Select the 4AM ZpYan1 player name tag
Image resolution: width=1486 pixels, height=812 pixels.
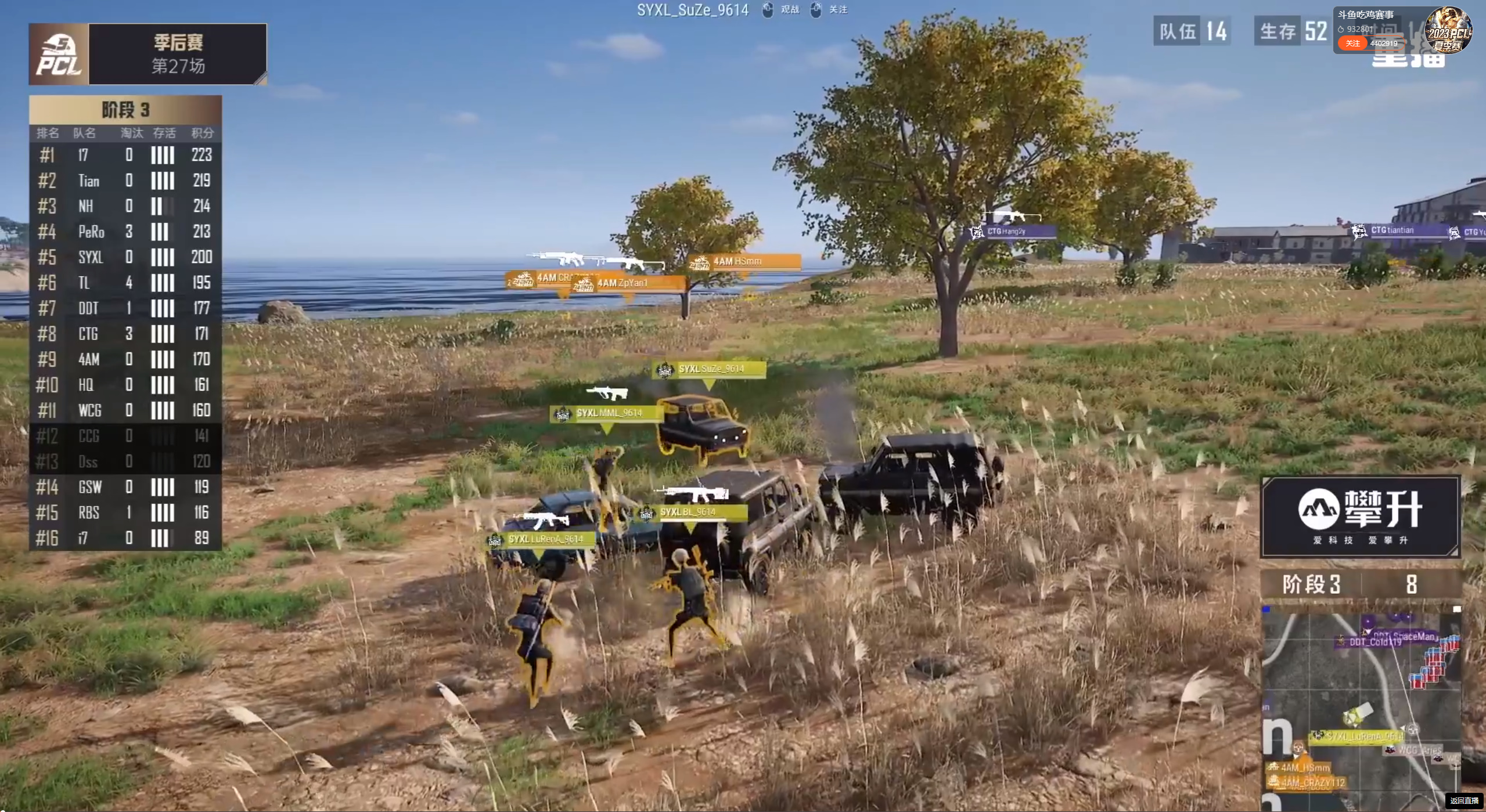(x=629, y=283)
